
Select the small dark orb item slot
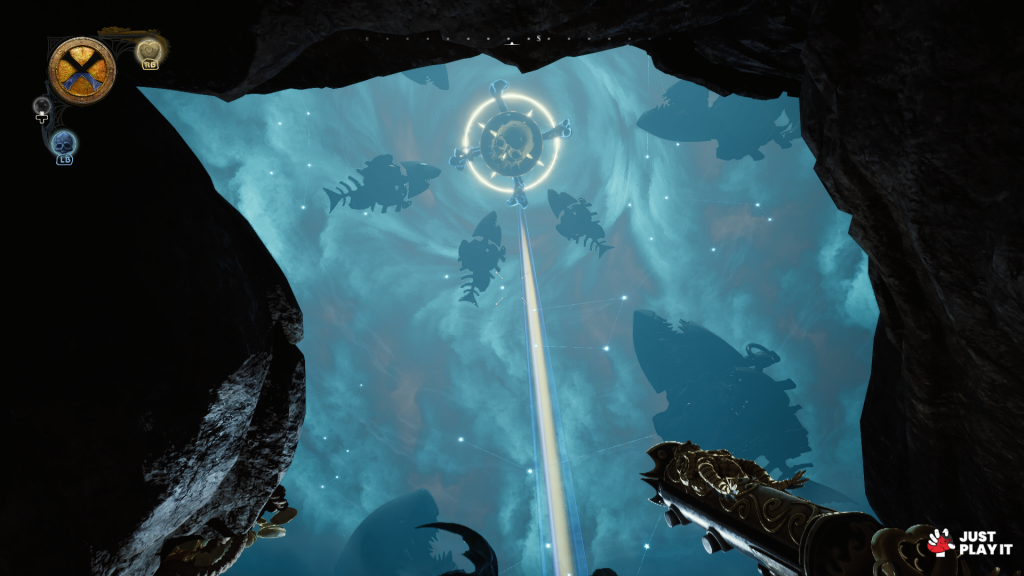[42, 106]
